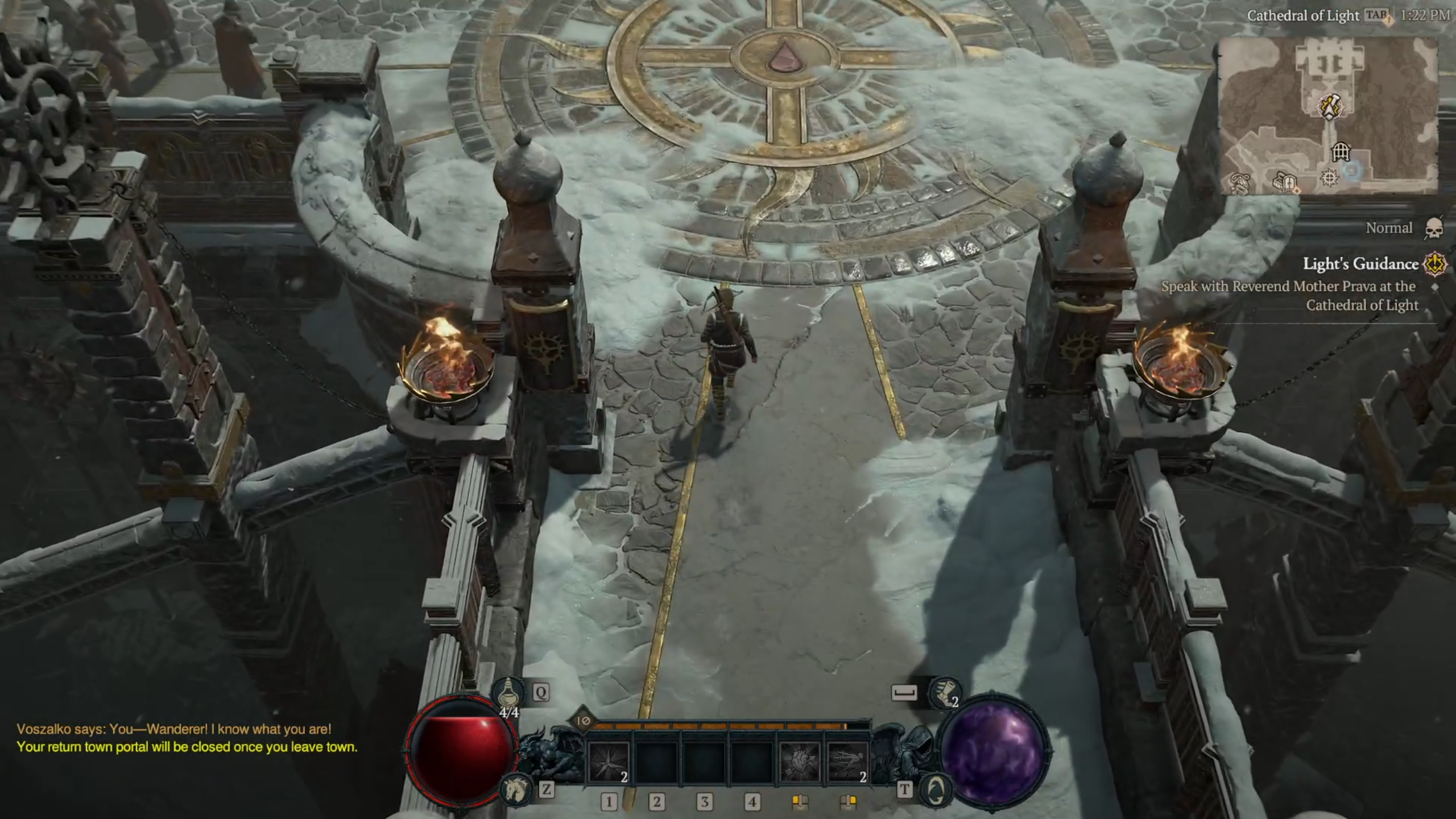Select the gate marker on the minimap

click(1341, 152)
